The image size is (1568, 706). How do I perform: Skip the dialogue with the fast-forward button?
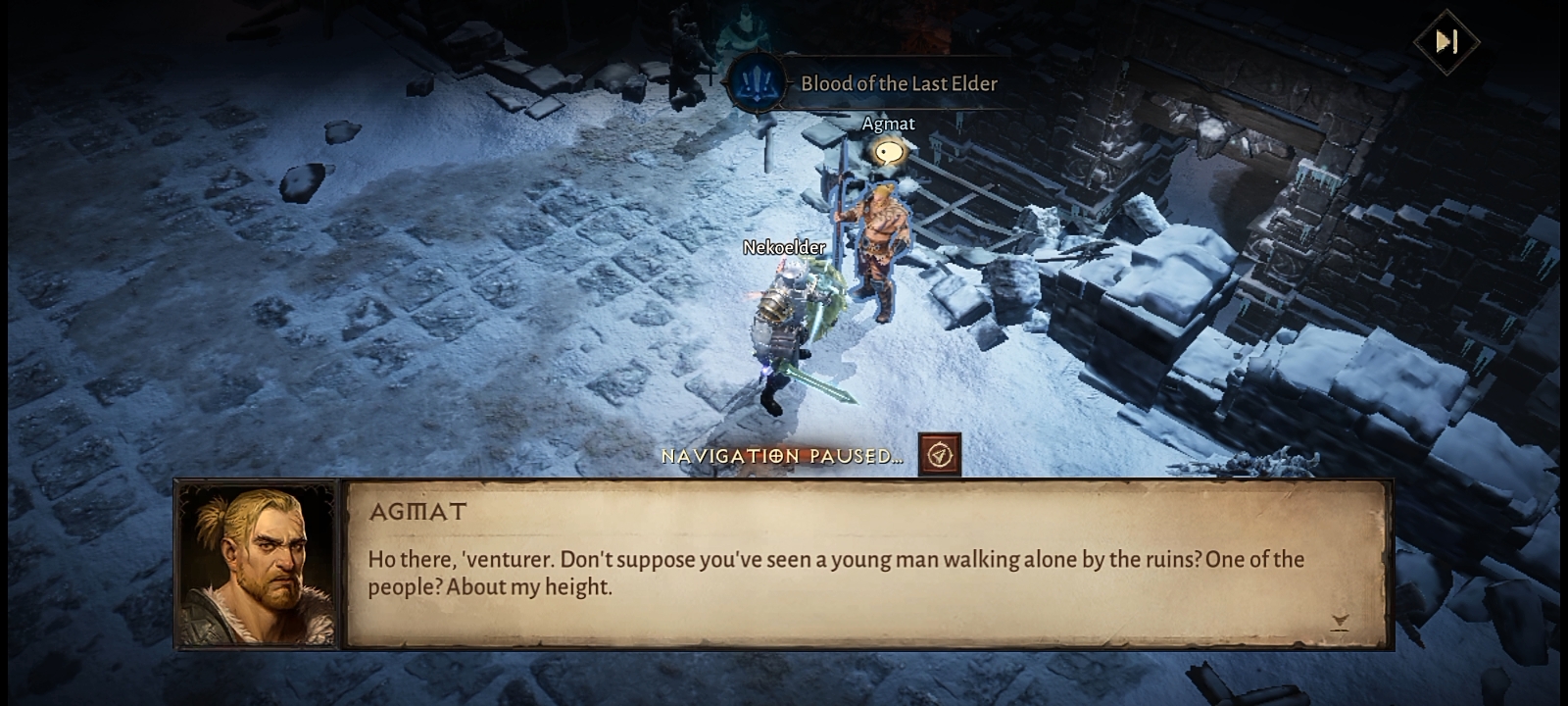coord(1445,41)
